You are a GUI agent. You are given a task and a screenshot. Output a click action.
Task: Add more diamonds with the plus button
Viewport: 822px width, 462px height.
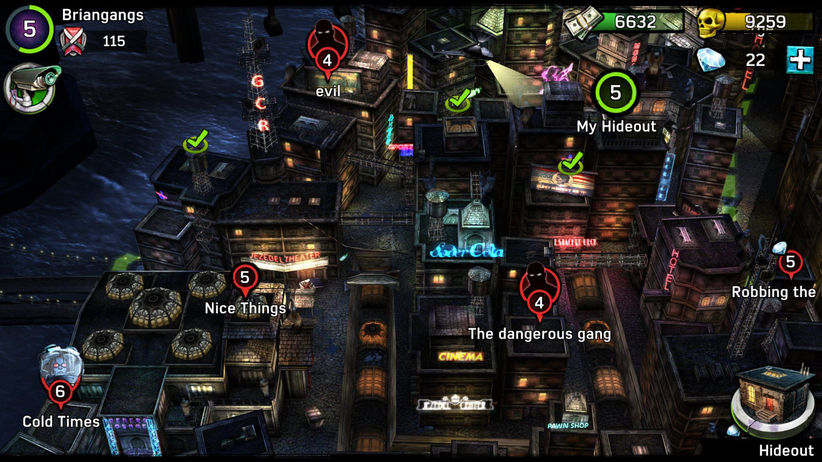tap(799, 59)
